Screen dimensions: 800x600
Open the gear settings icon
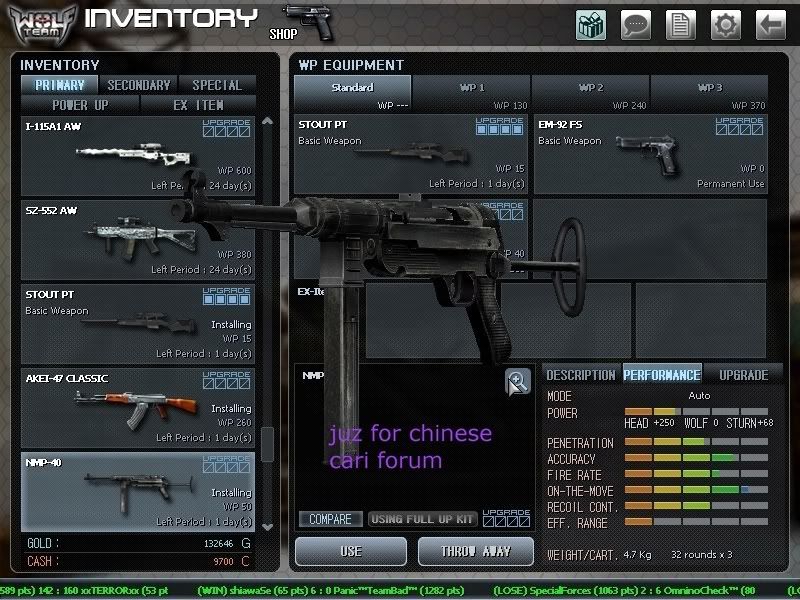click(725, 24)
